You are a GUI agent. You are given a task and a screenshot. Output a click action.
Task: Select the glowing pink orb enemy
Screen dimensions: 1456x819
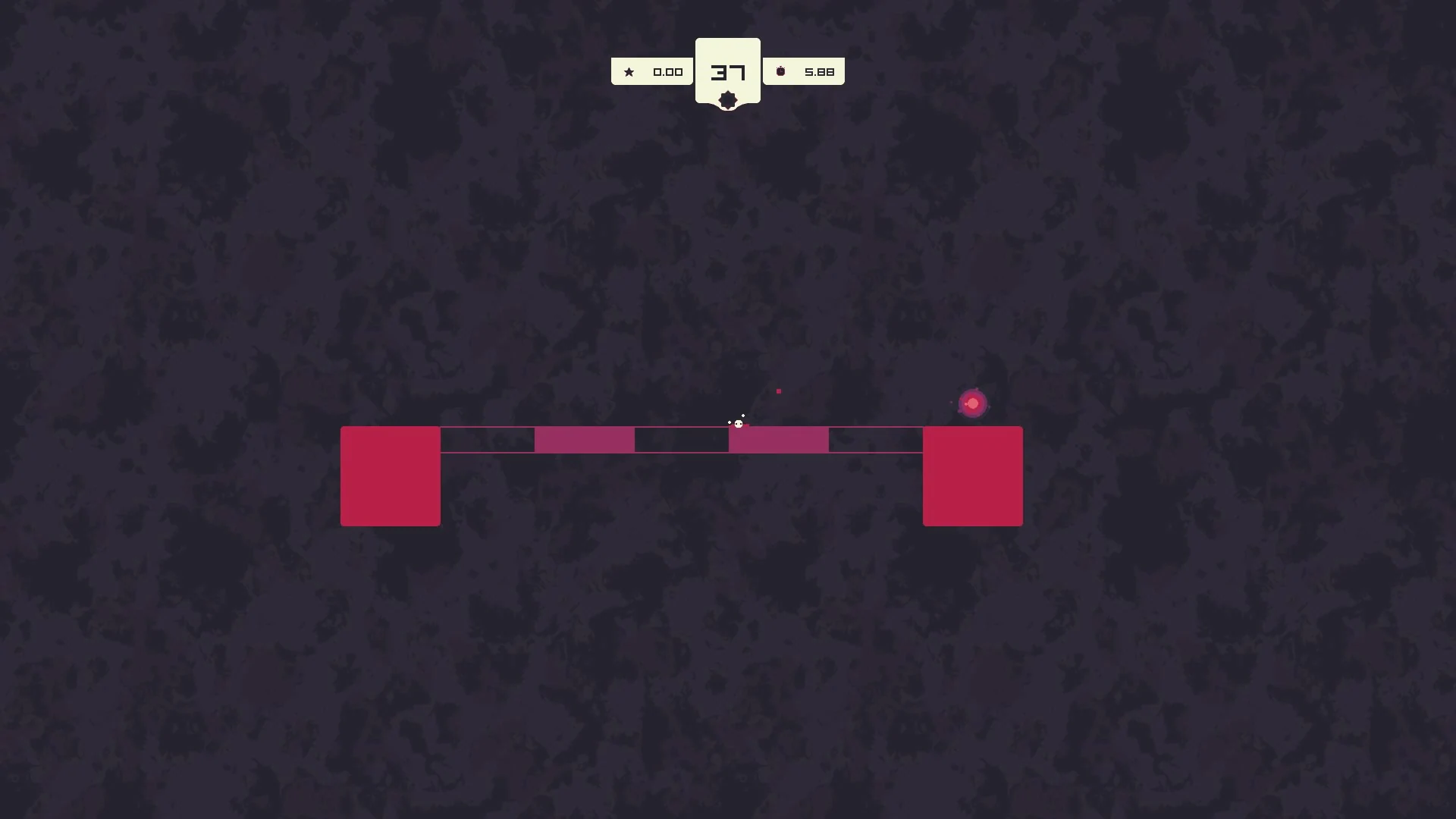[973, 403]
